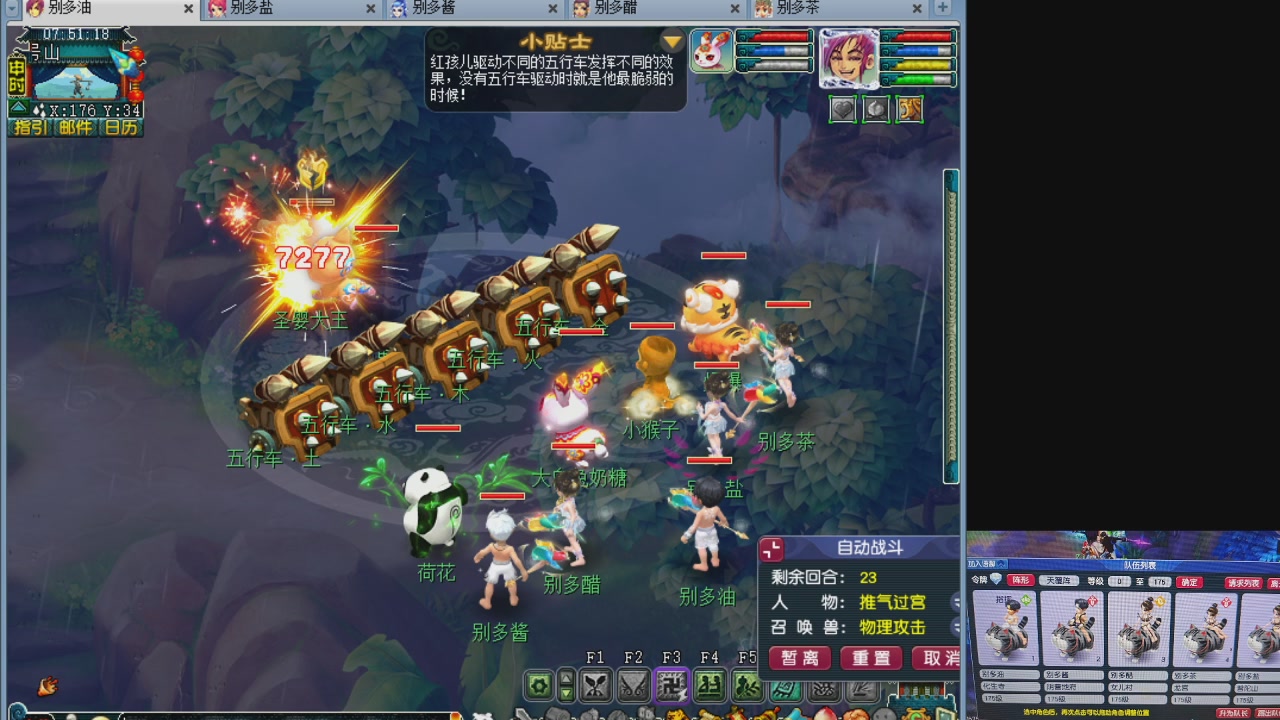Select the highlighted 卍 skill icon
The width and height of the screenshot is (1280, 720).
coord(672,687)
